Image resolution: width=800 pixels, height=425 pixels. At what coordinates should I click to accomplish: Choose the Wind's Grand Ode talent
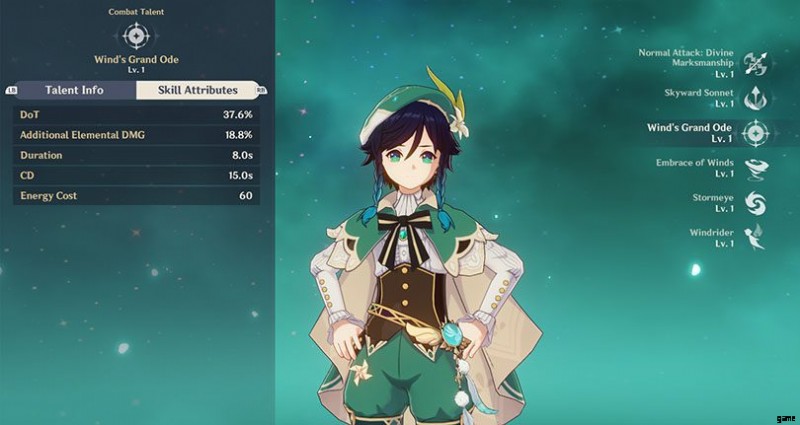[x=755, y=133]
